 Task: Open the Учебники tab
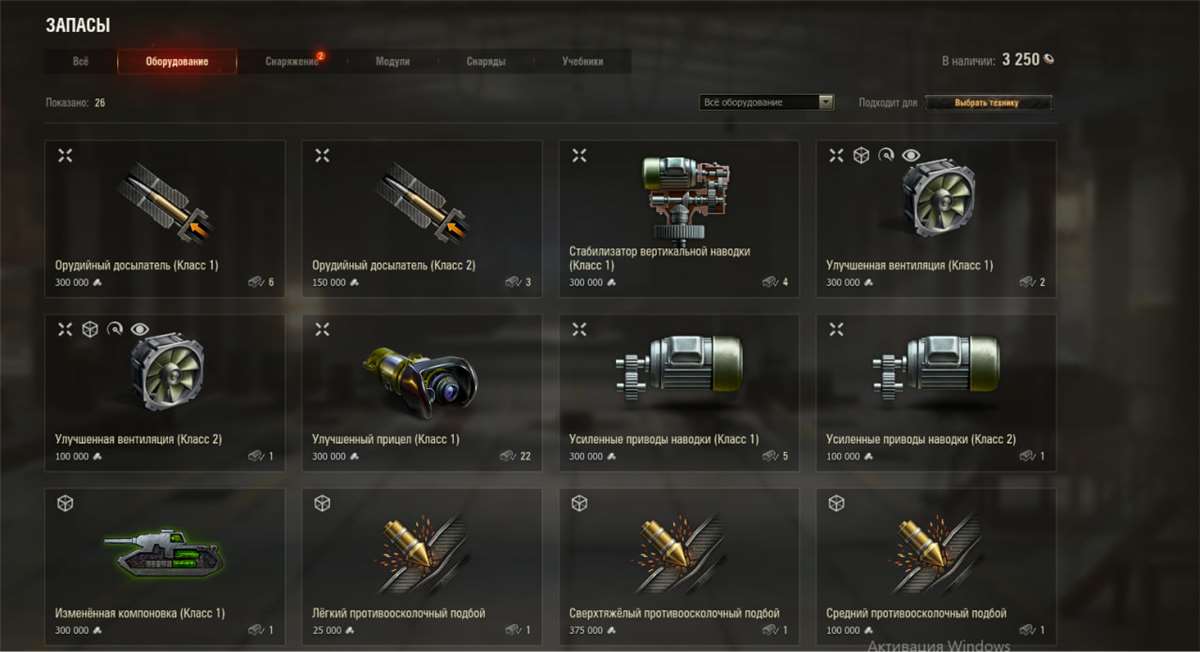(x=583, y=62)
